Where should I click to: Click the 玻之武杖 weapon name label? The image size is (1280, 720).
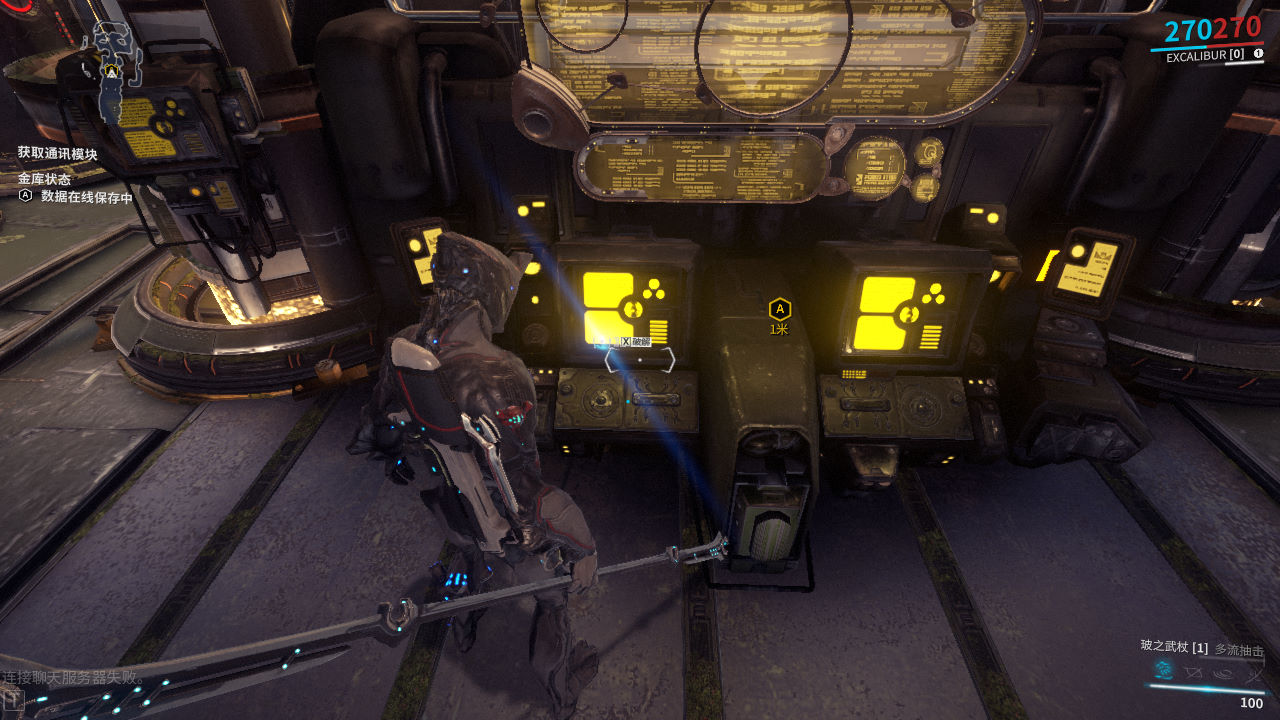pyautogui.click(x=1165, y=647)
